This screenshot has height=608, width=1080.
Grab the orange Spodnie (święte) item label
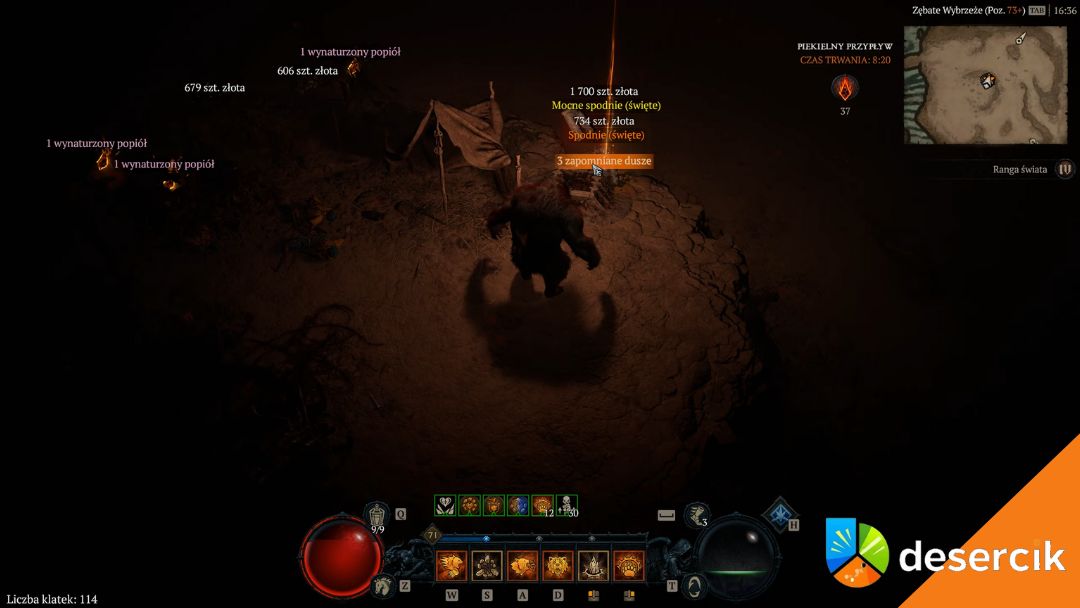[606, 135]
